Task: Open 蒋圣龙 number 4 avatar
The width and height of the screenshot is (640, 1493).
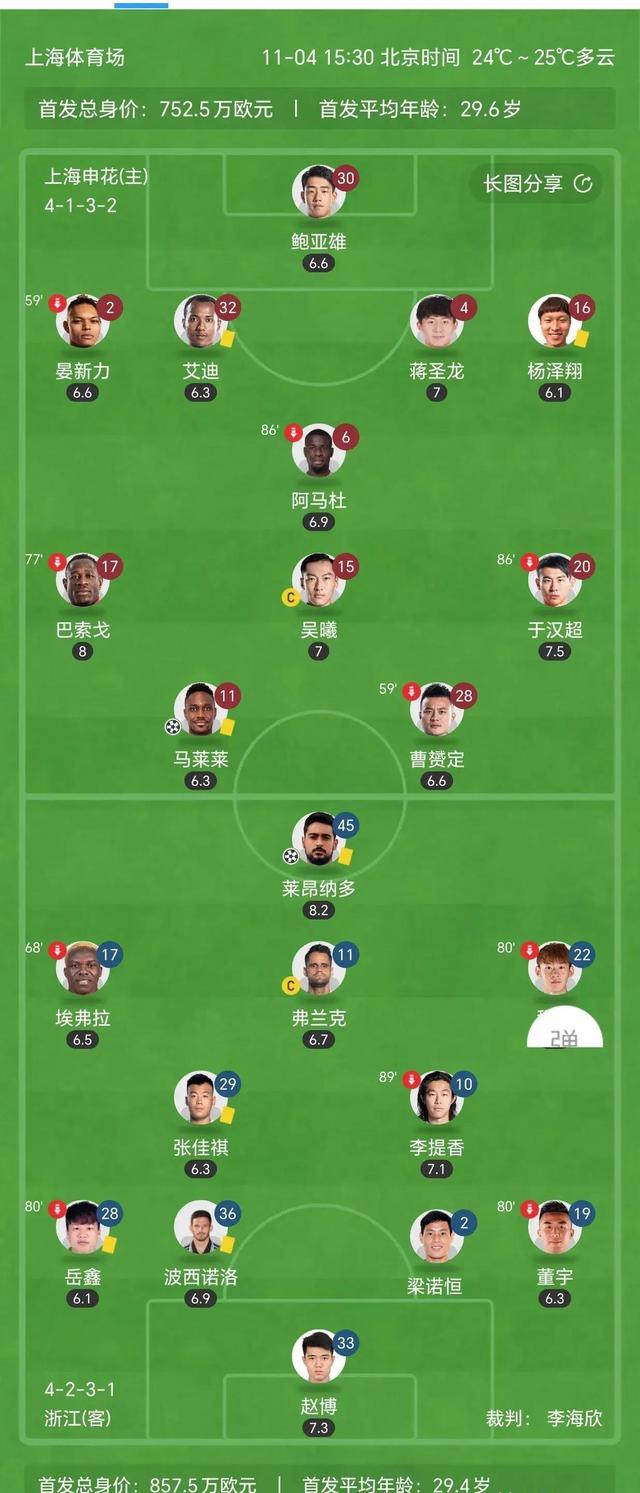Action: coord(436,321)
